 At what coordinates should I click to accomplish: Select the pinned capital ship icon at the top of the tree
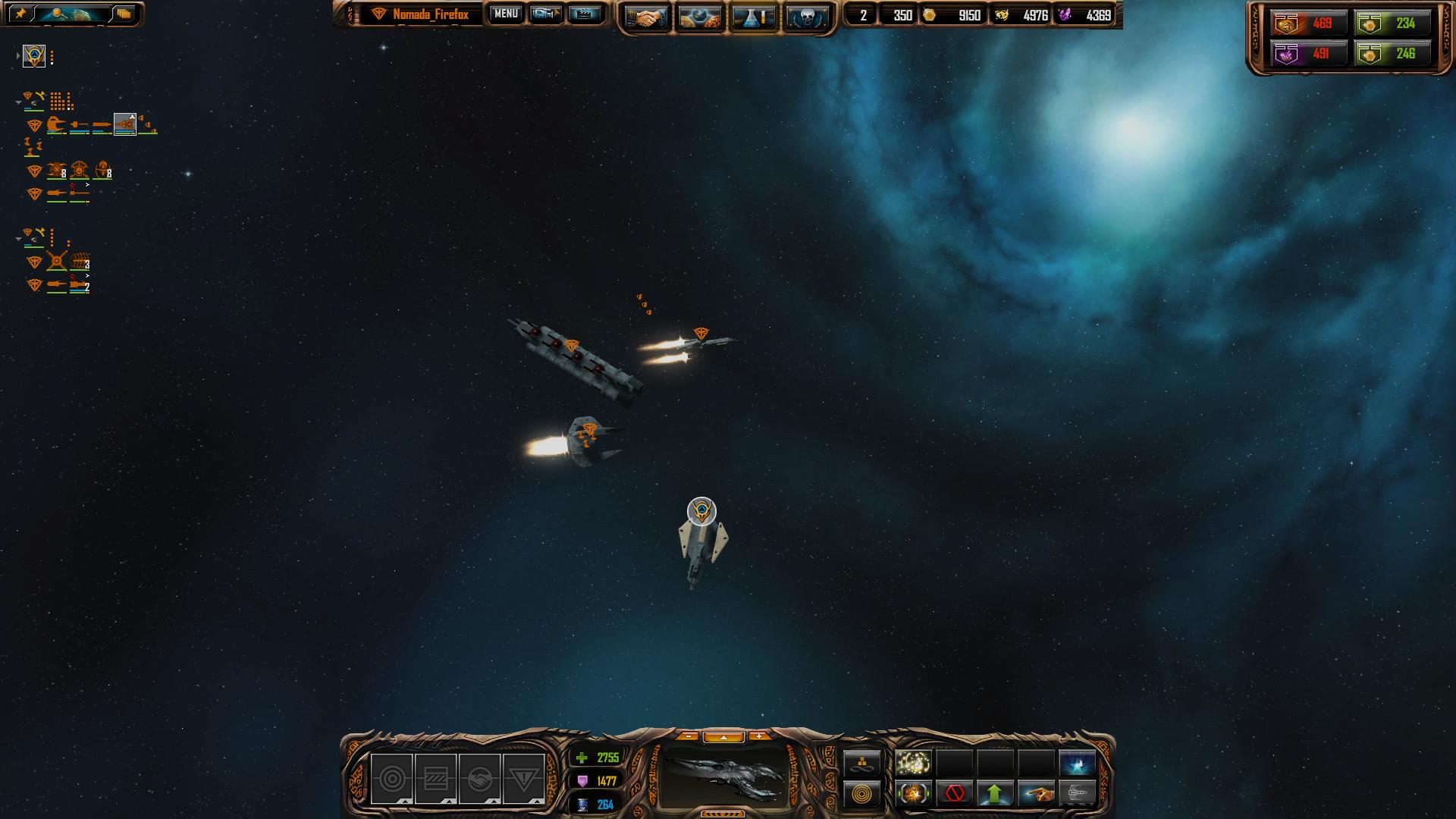[x=34, y=56]
